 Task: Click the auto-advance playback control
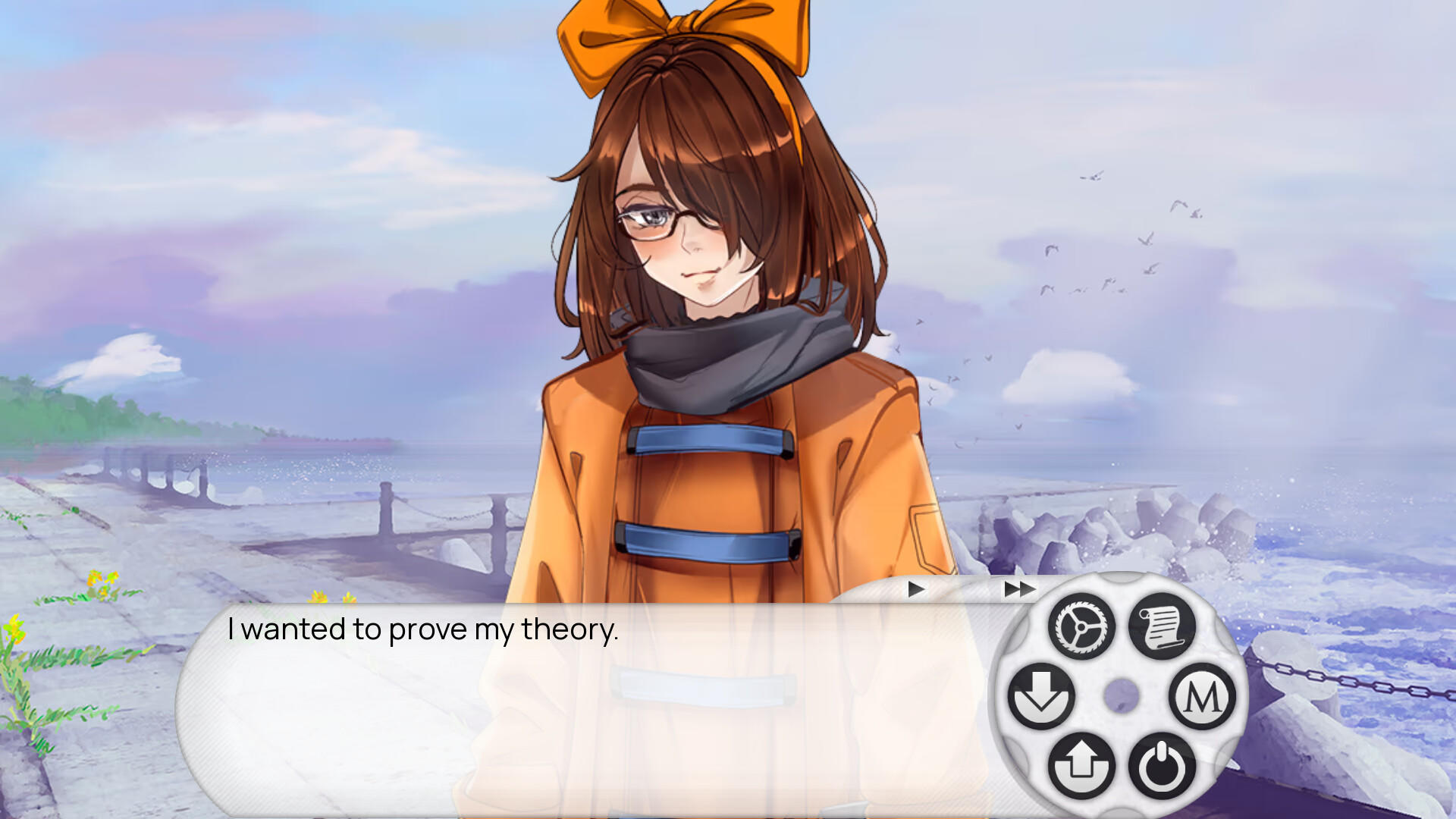tap(915, 588)
